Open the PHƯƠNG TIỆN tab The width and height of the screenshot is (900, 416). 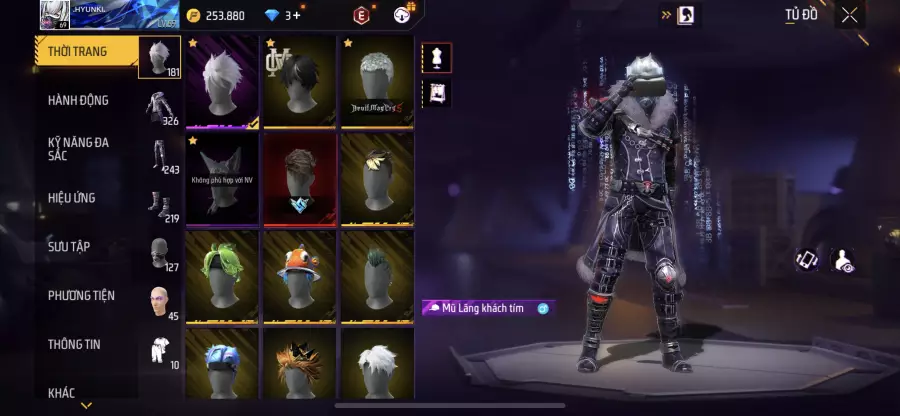pos(81,295)
